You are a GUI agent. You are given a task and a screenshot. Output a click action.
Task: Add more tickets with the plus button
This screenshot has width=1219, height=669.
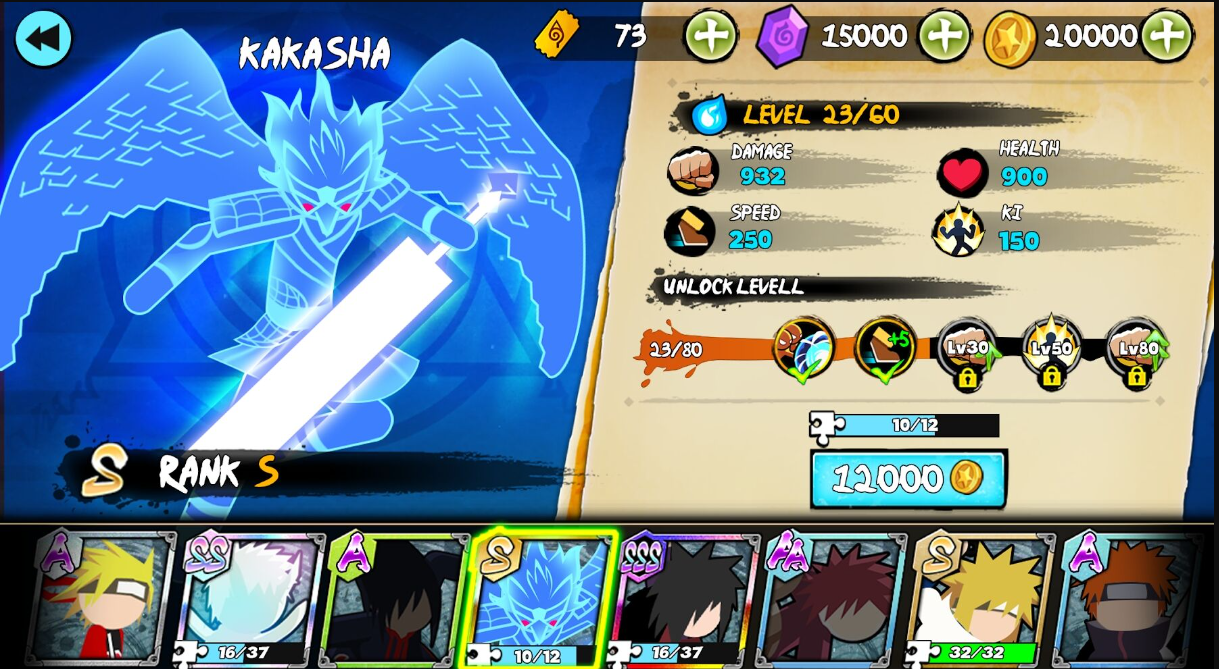tap(710, 36)
